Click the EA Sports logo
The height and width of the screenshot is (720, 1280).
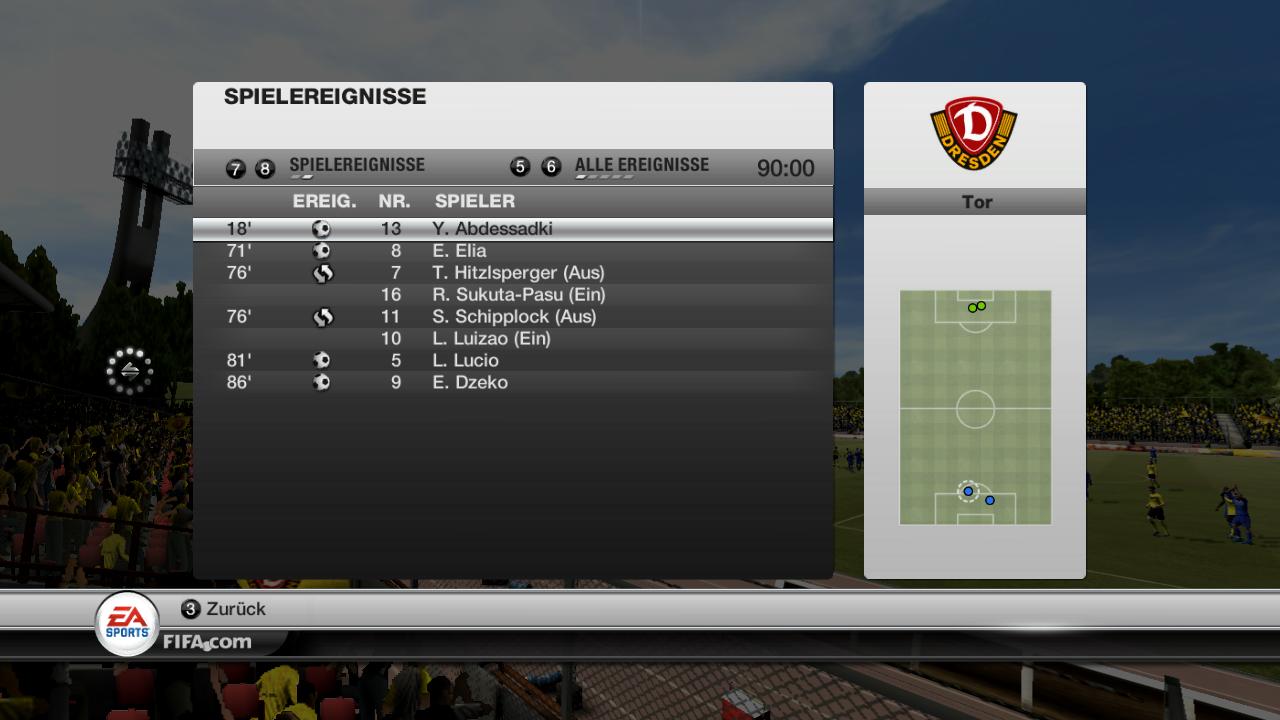pyautogui.click(x=127, y=623)
